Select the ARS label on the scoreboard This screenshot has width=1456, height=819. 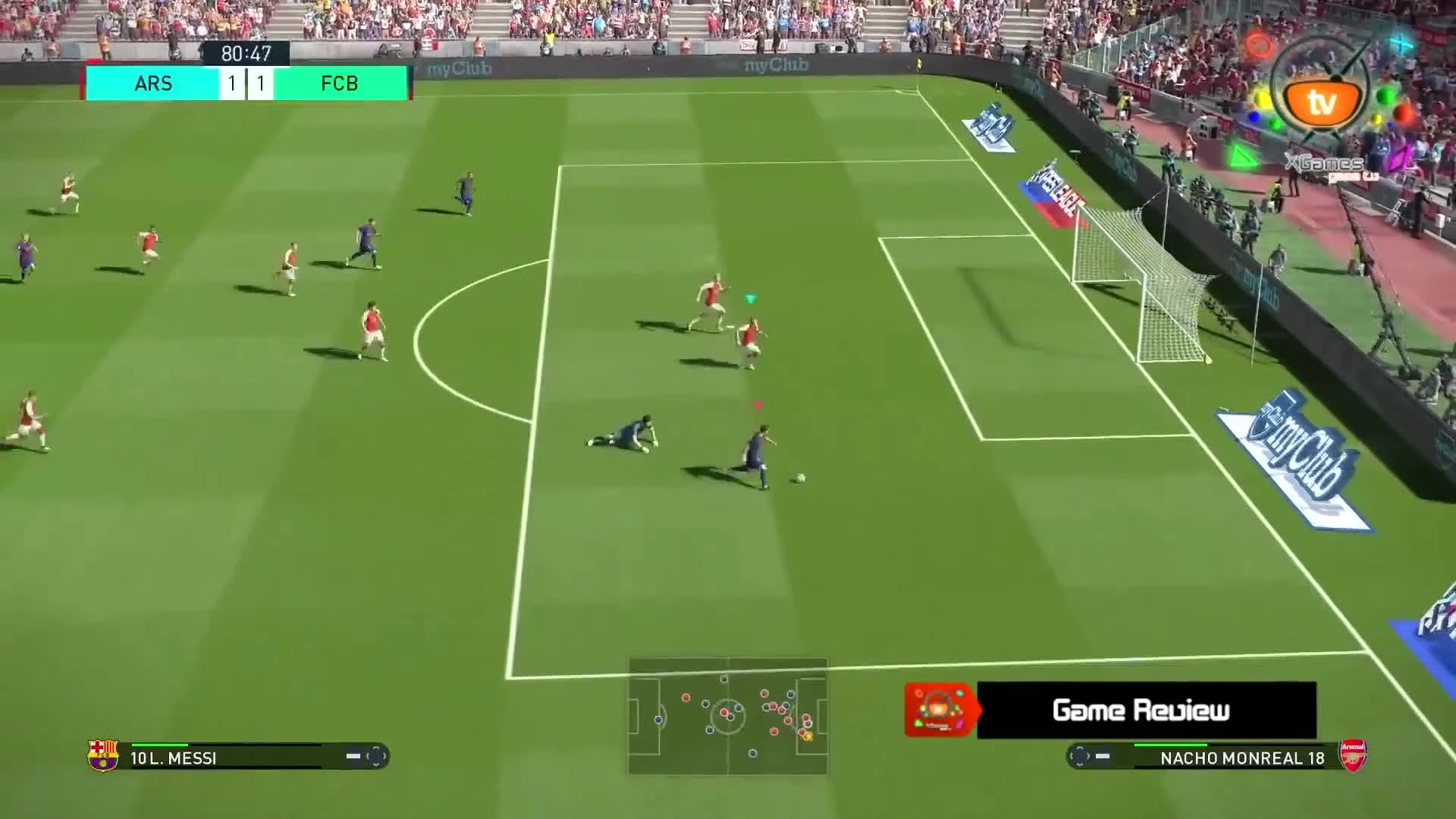coord(154,83)
